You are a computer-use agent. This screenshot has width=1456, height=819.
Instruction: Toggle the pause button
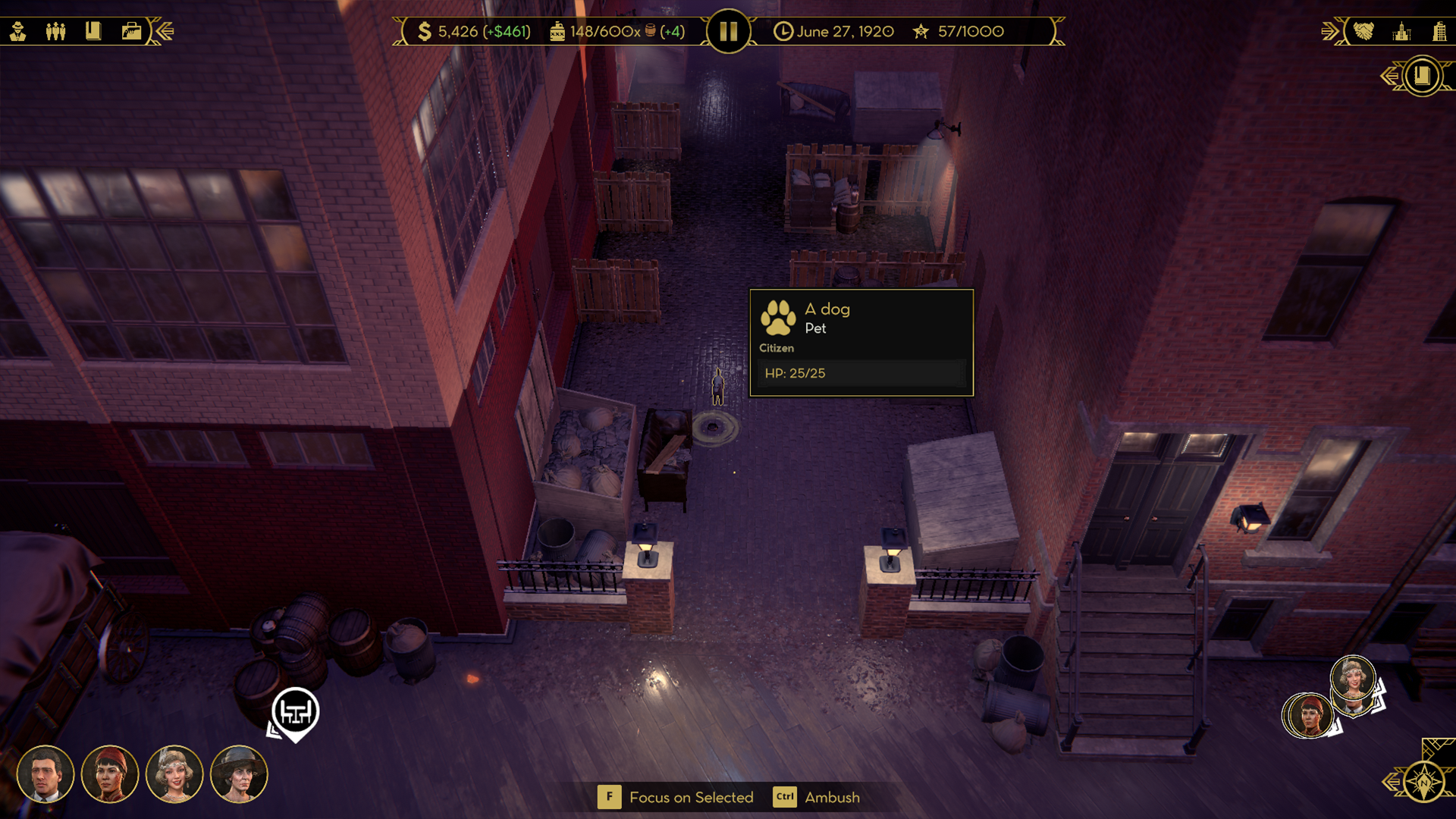point(728,31)
